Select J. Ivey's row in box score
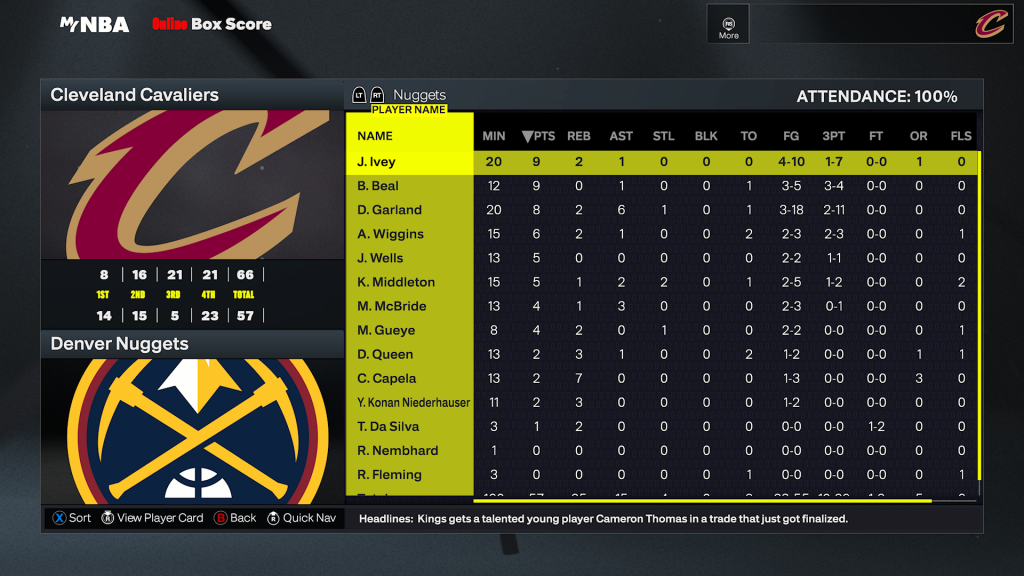This screenshot has width=1024, height=576. pyautogui.click(x=376, y=162)
